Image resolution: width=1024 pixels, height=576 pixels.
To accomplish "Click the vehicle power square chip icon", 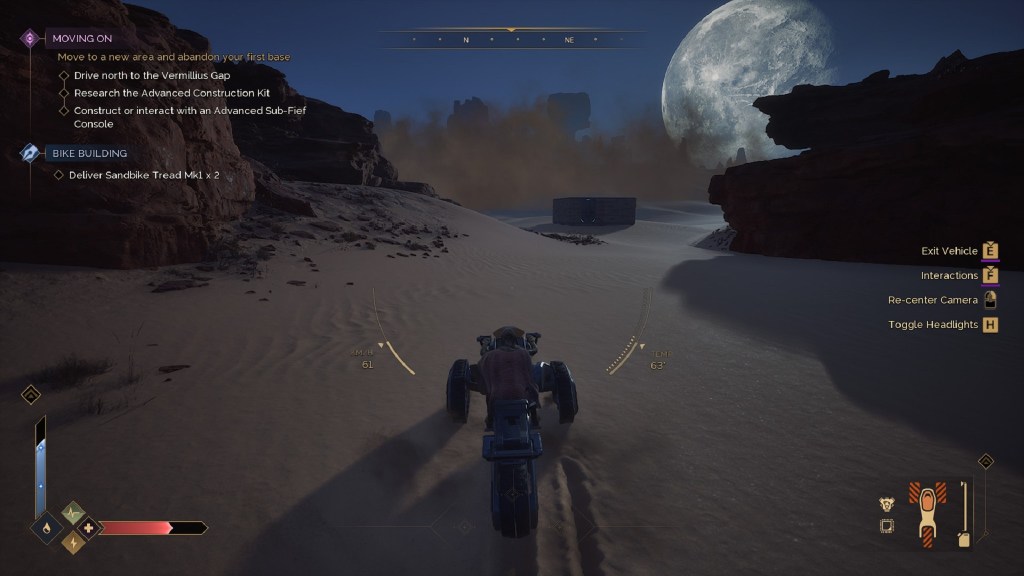I will (x=886, y=526).
